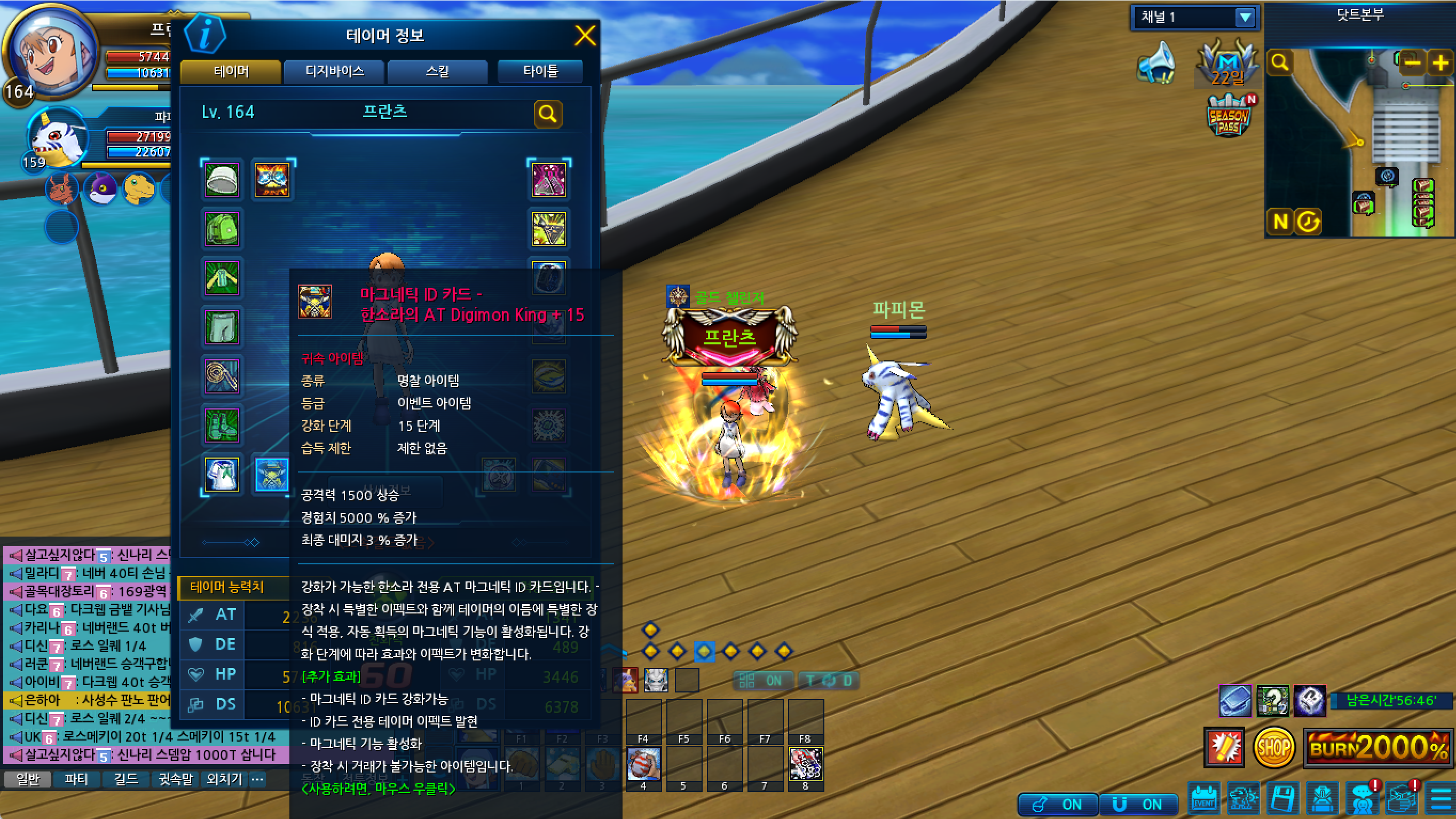Click the megaphone announcement icon
Viewport: 1456px width, 819px height.
(x=1156, y=64)
